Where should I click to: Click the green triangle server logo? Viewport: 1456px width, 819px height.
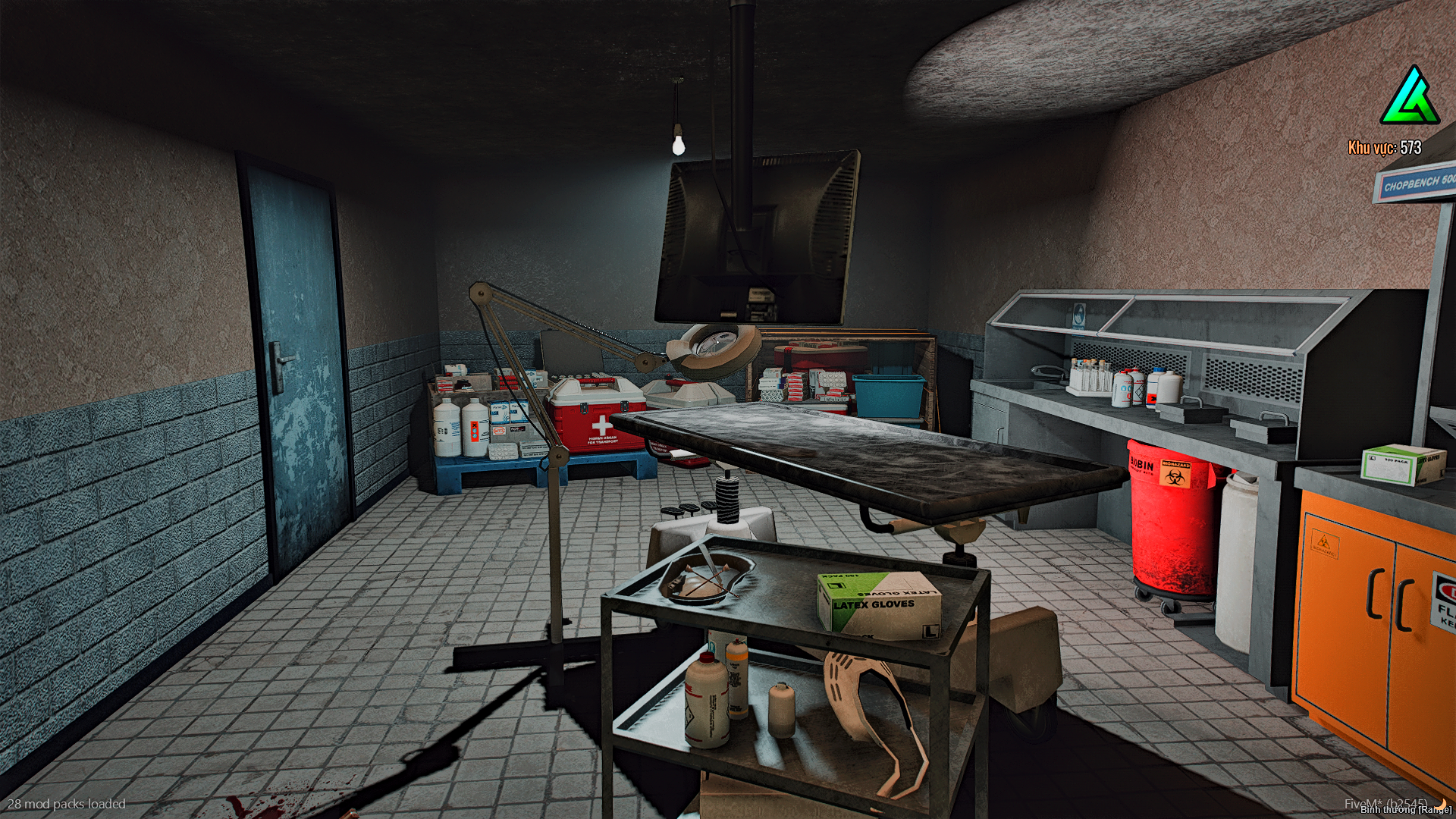1410,99
